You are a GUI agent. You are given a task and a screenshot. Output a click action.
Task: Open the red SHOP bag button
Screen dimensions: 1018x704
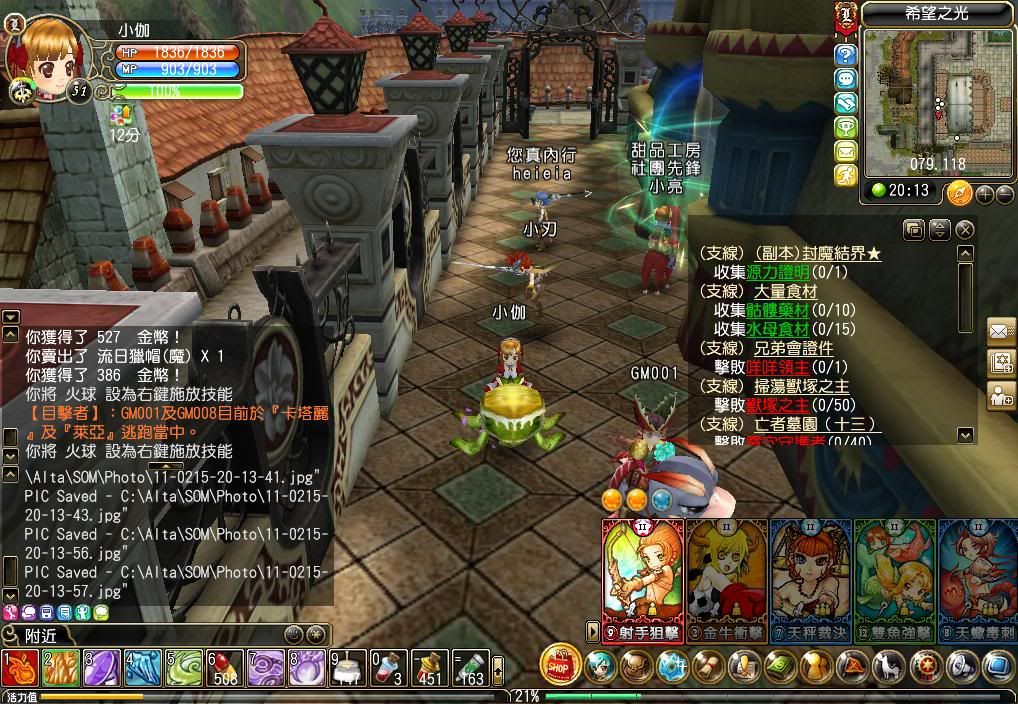pyautogui.click(x=561, y=665)
